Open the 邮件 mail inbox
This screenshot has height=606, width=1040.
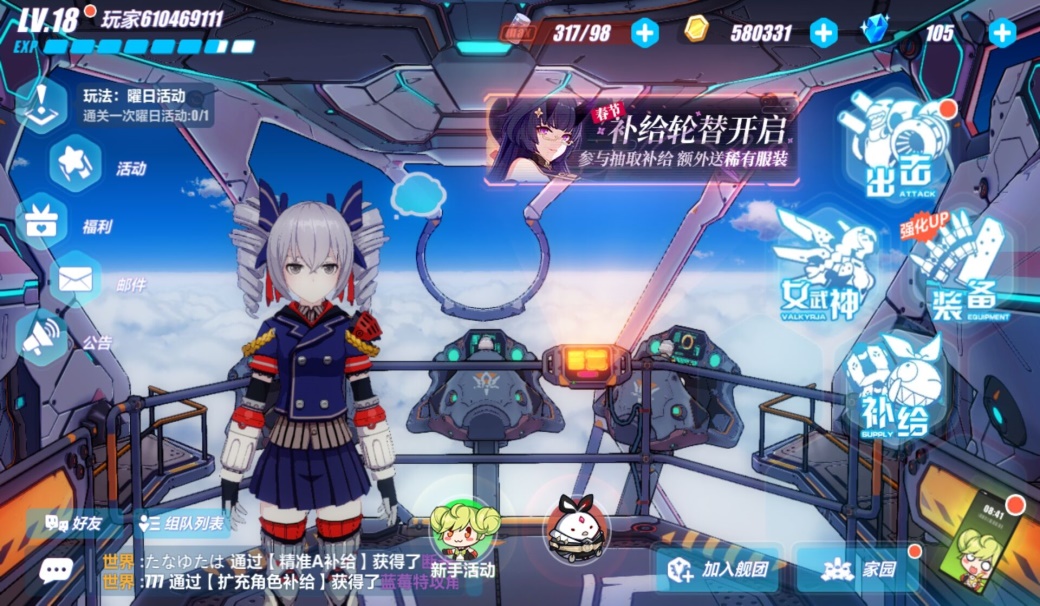coord(74,281)
